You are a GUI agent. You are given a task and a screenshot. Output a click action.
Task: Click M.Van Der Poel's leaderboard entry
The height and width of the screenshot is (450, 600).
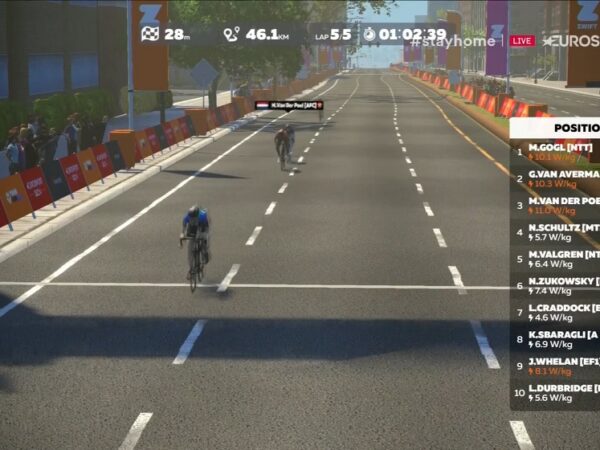coord(560,205)
